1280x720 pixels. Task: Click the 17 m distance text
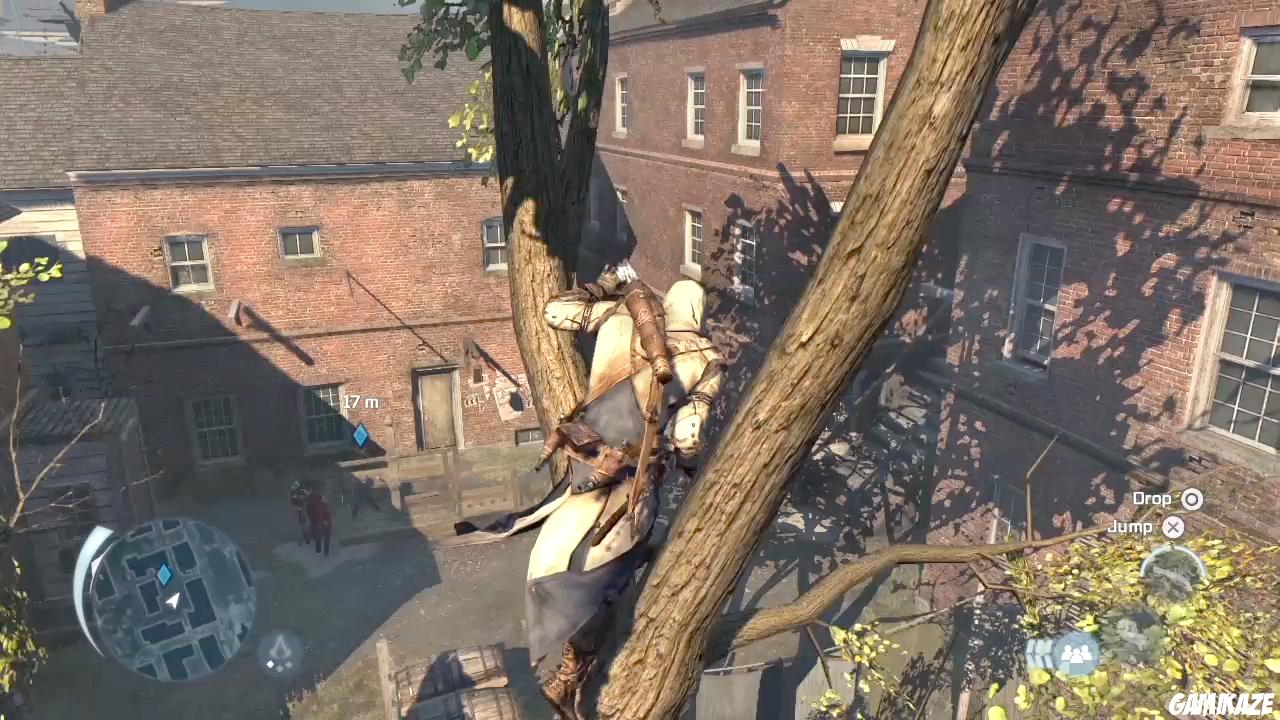coord(359,403)
